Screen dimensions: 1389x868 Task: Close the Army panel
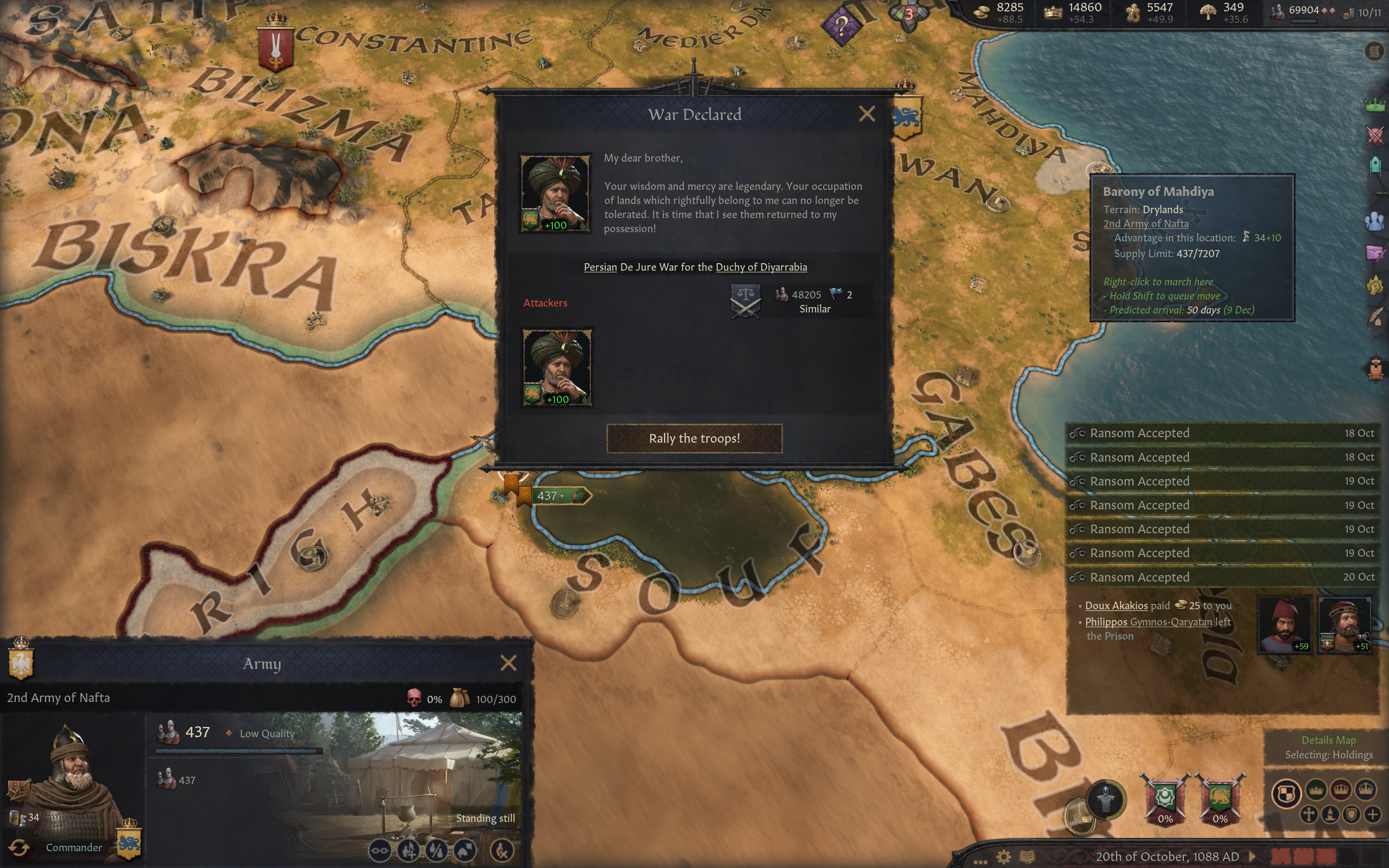[x=508, y=663]
